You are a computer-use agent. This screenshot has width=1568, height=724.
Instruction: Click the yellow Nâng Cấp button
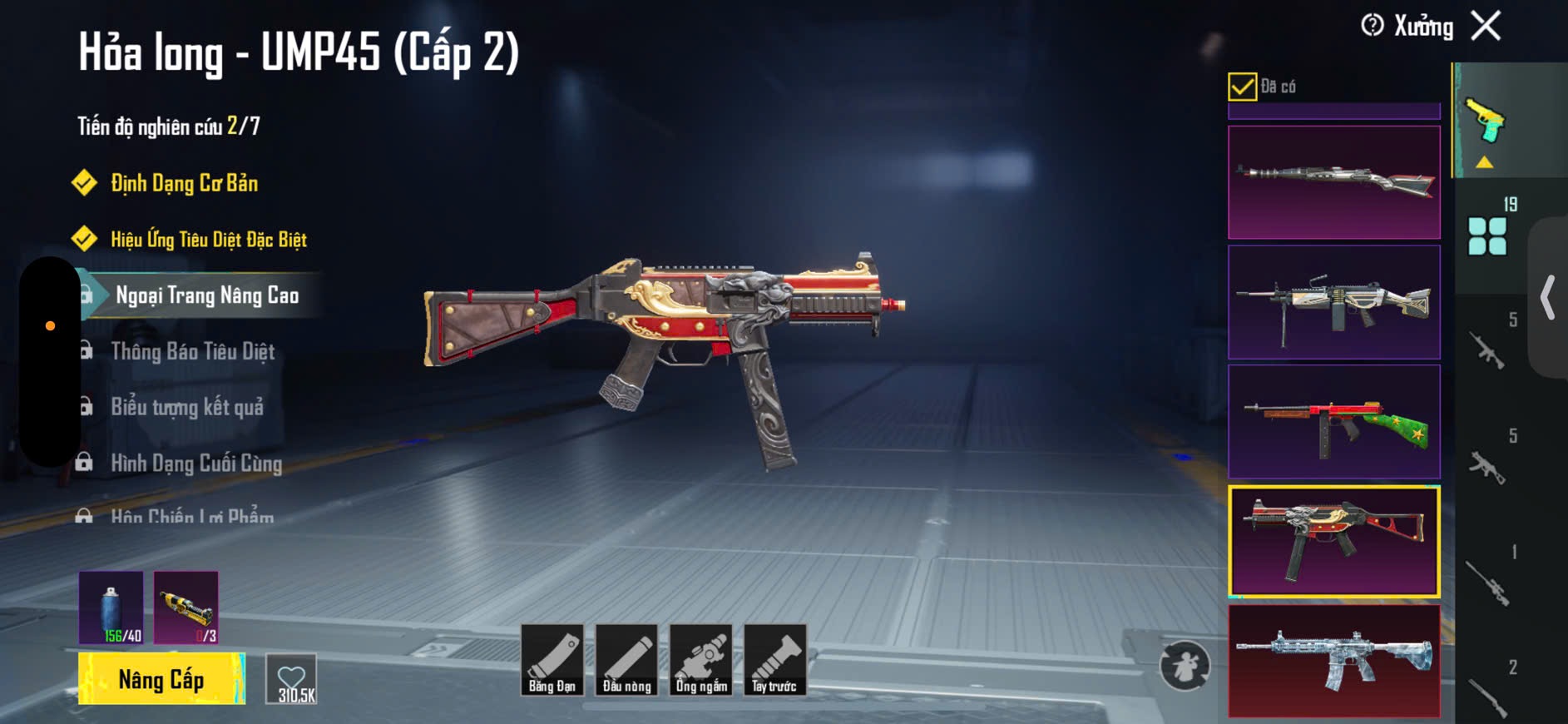[161, 679]
